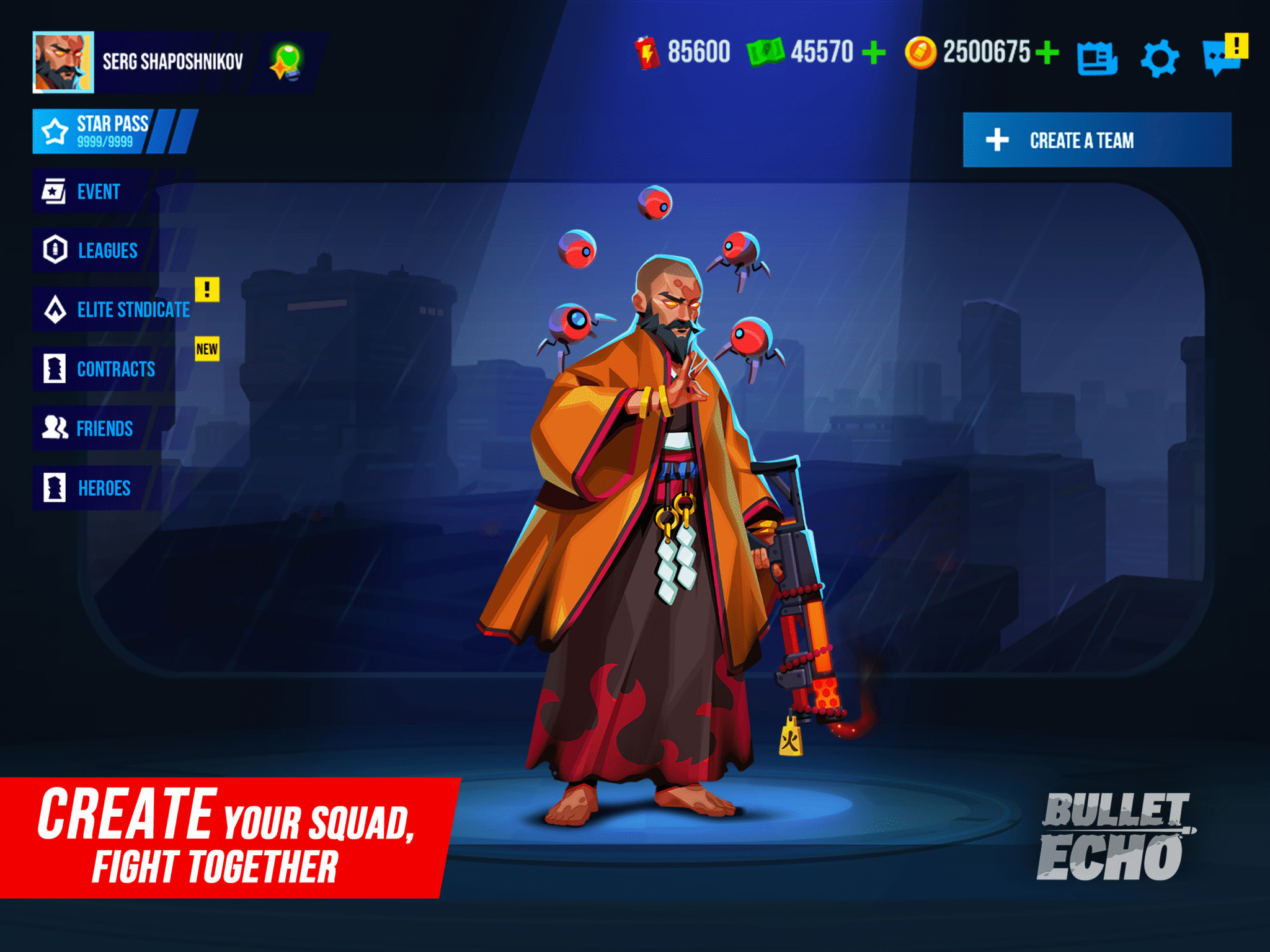Open the player avatar portrait
This screenshot has width=1270, height=952.
click(x=64, y=62)
